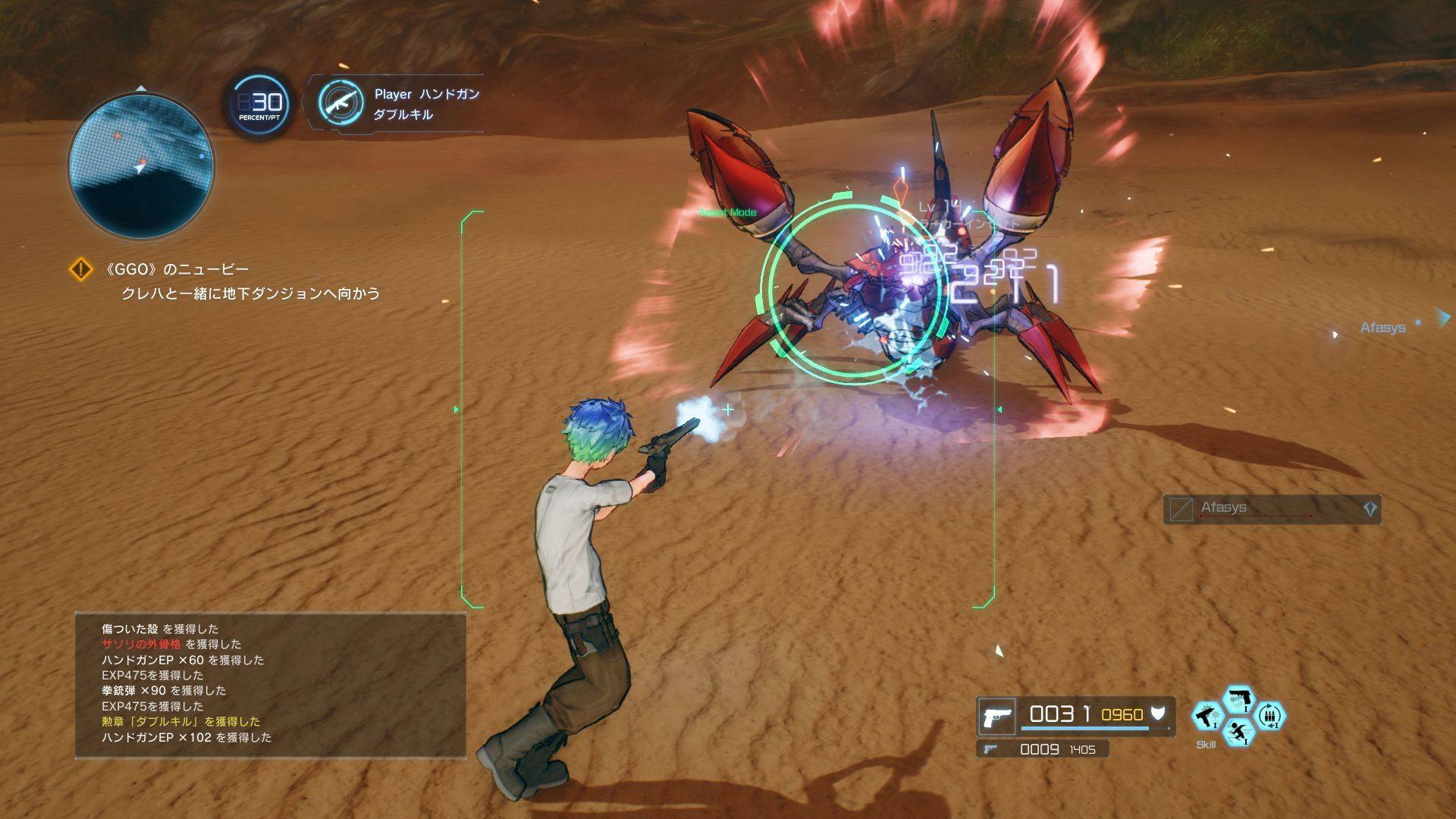Select the Afasys party member panel
1456x819 pixels.
tap(1272, 509)
